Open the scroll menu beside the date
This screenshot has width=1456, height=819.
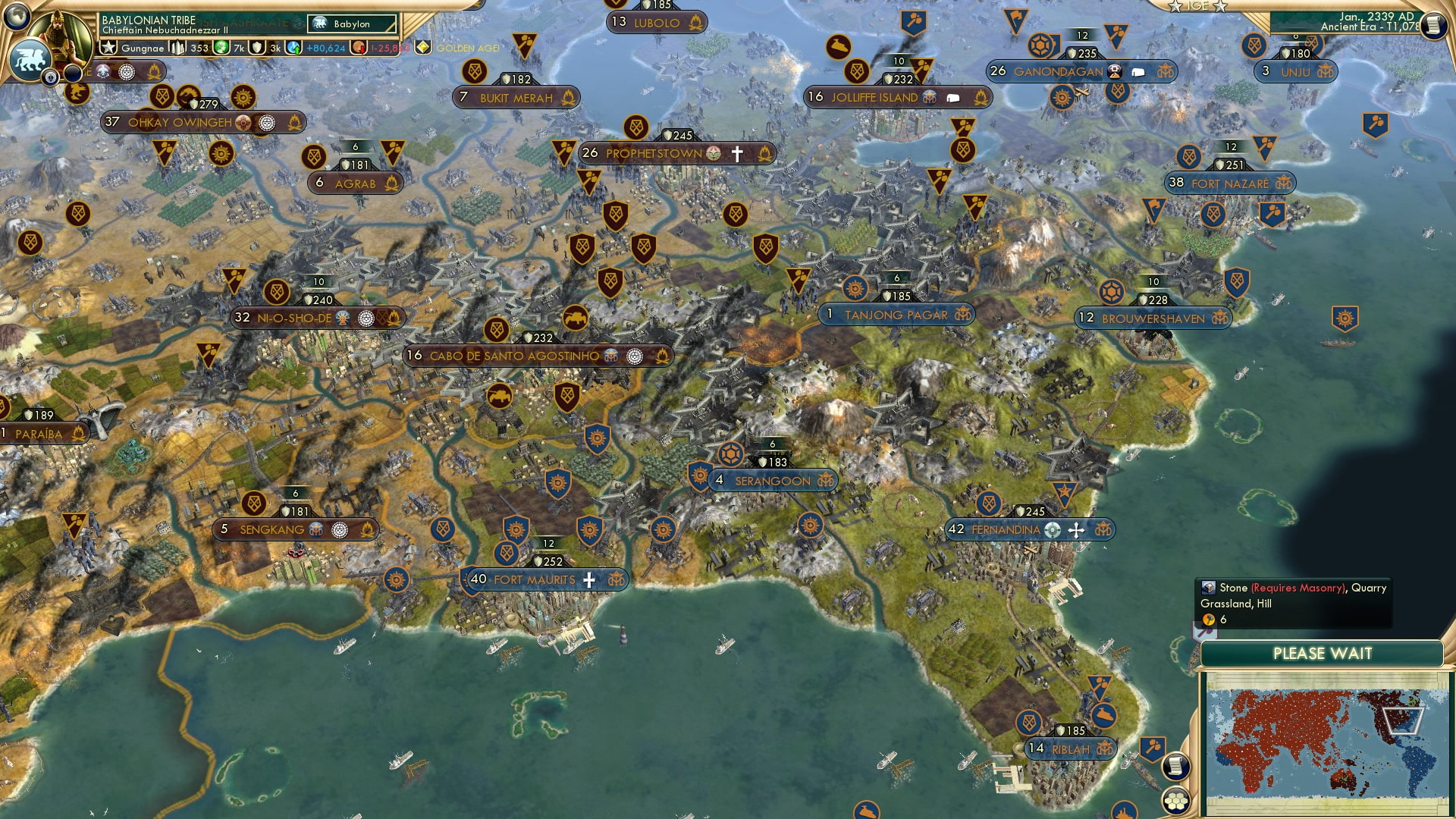tap(1432, 26)
